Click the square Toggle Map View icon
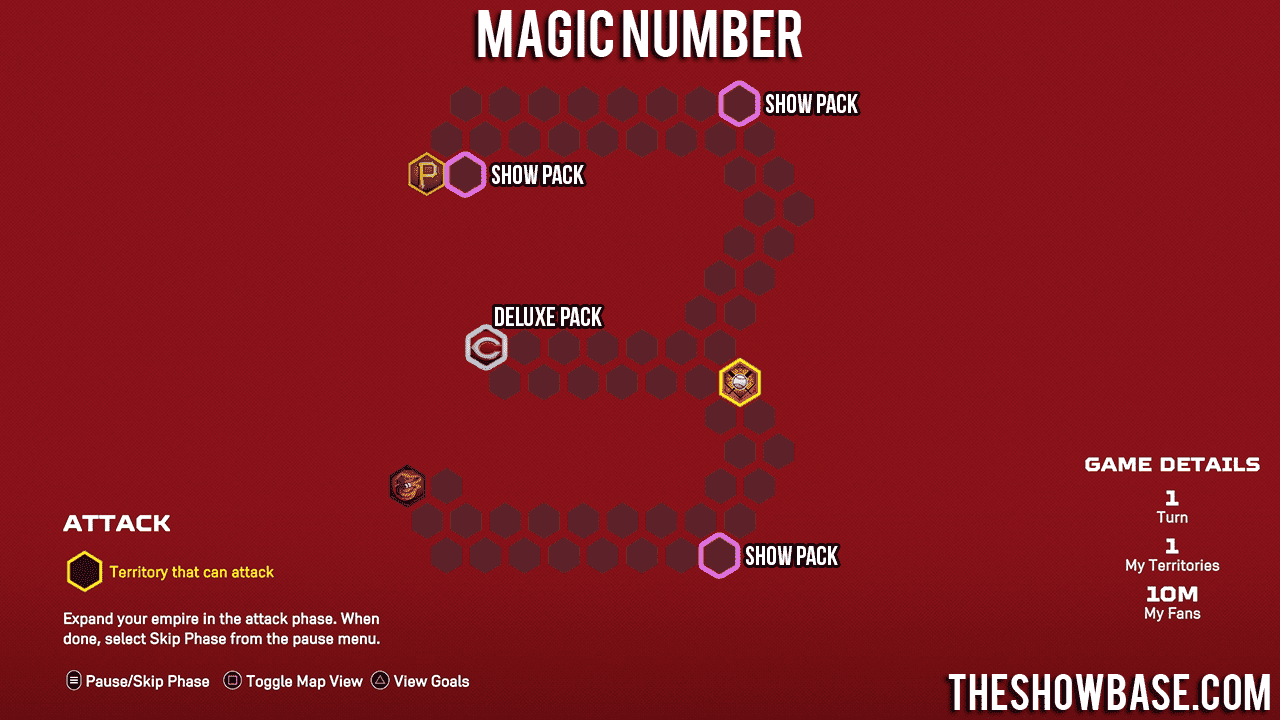 232,680
